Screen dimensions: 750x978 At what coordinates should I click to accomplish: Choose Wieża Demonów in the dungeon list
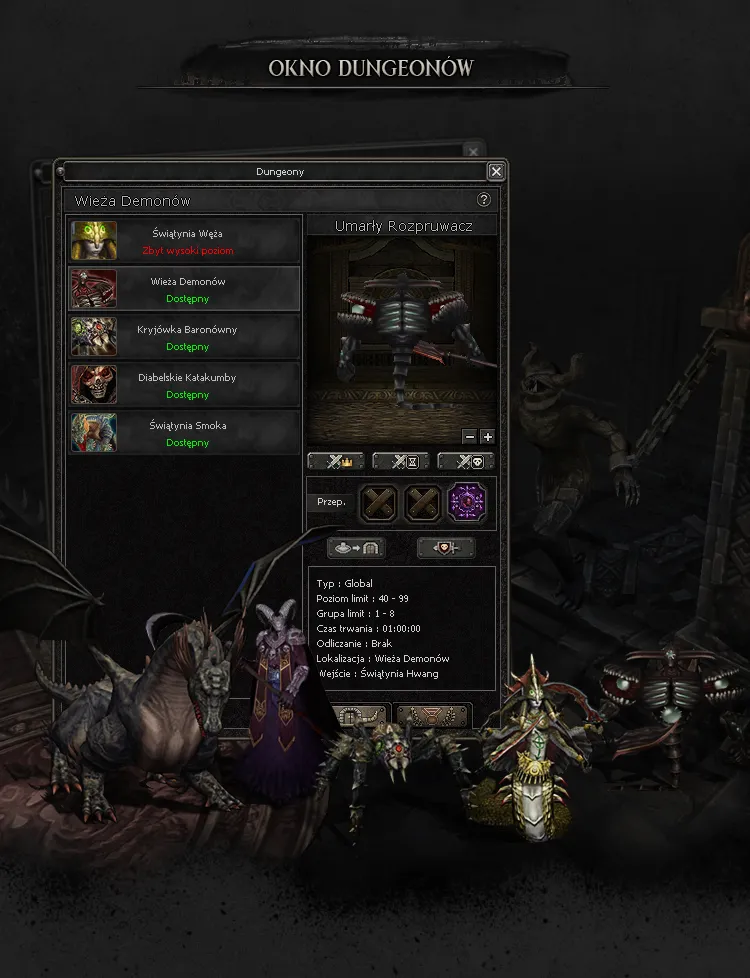(x=185, y=289)
